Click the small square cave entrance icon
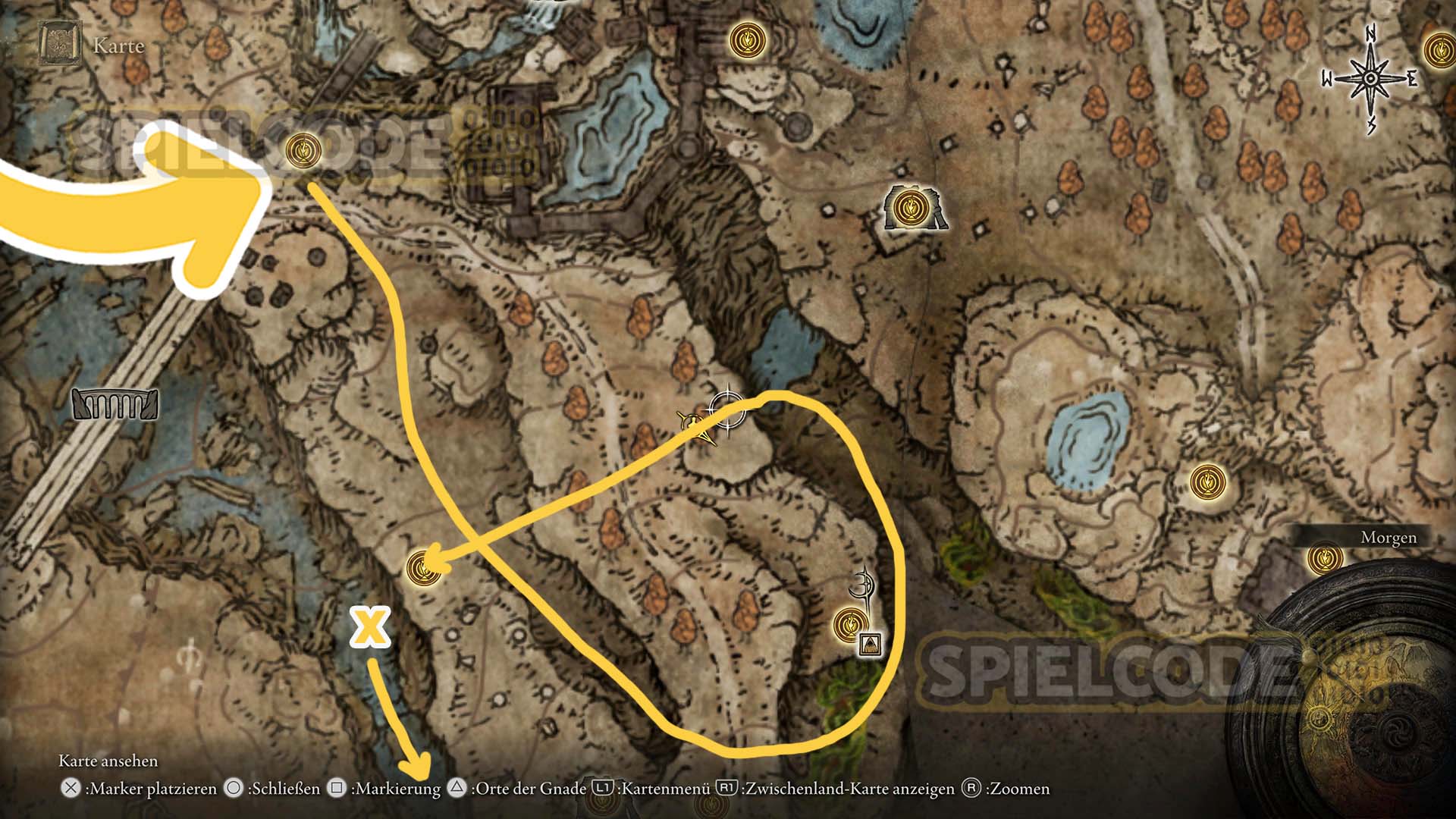 click(x=871, y=645)
